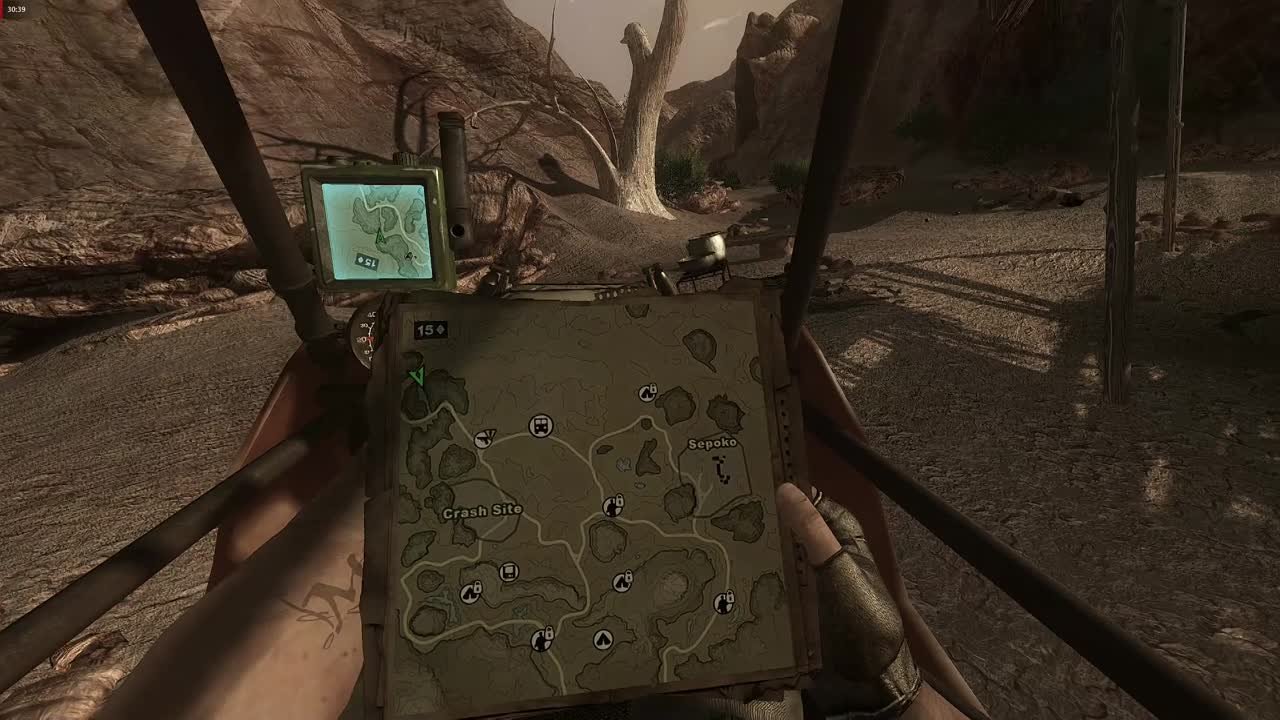Click the diamond blip on the GPS screen
Image resolution: width=1280 pixels, height=720 pixels.
point(409,256)
